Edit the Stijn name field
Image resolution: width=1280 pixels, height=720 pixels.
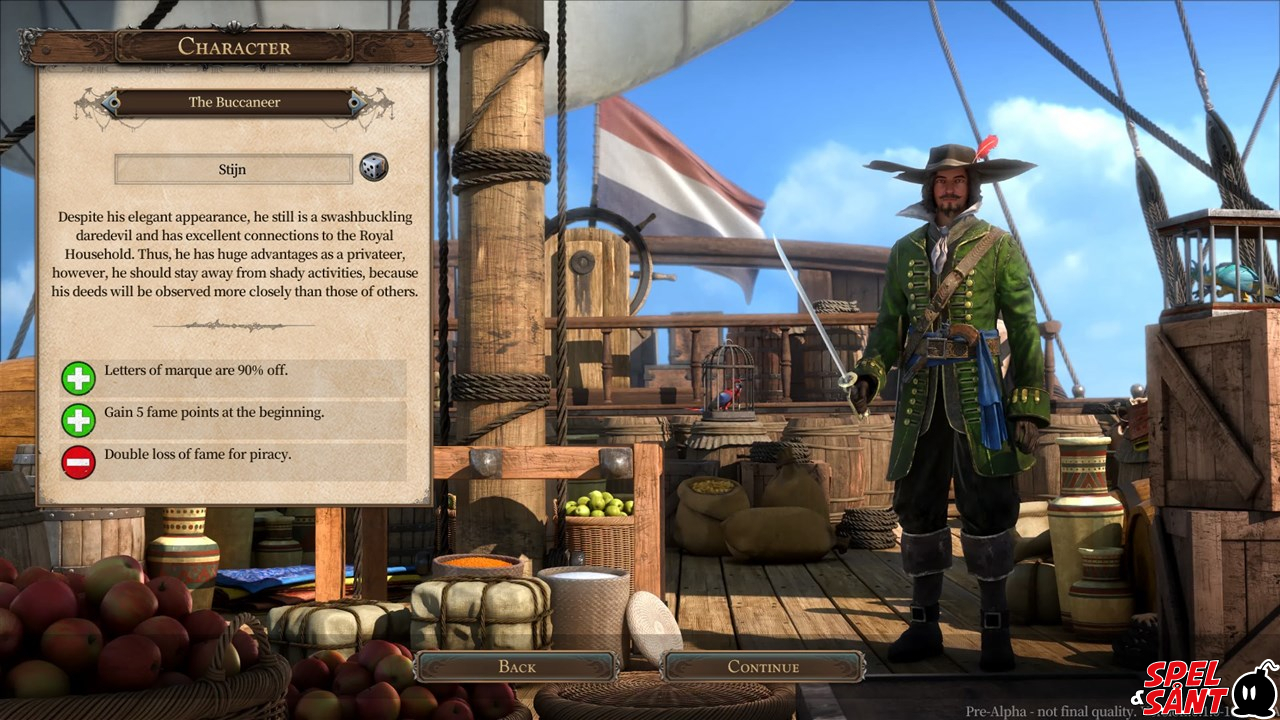click(233, 169)
